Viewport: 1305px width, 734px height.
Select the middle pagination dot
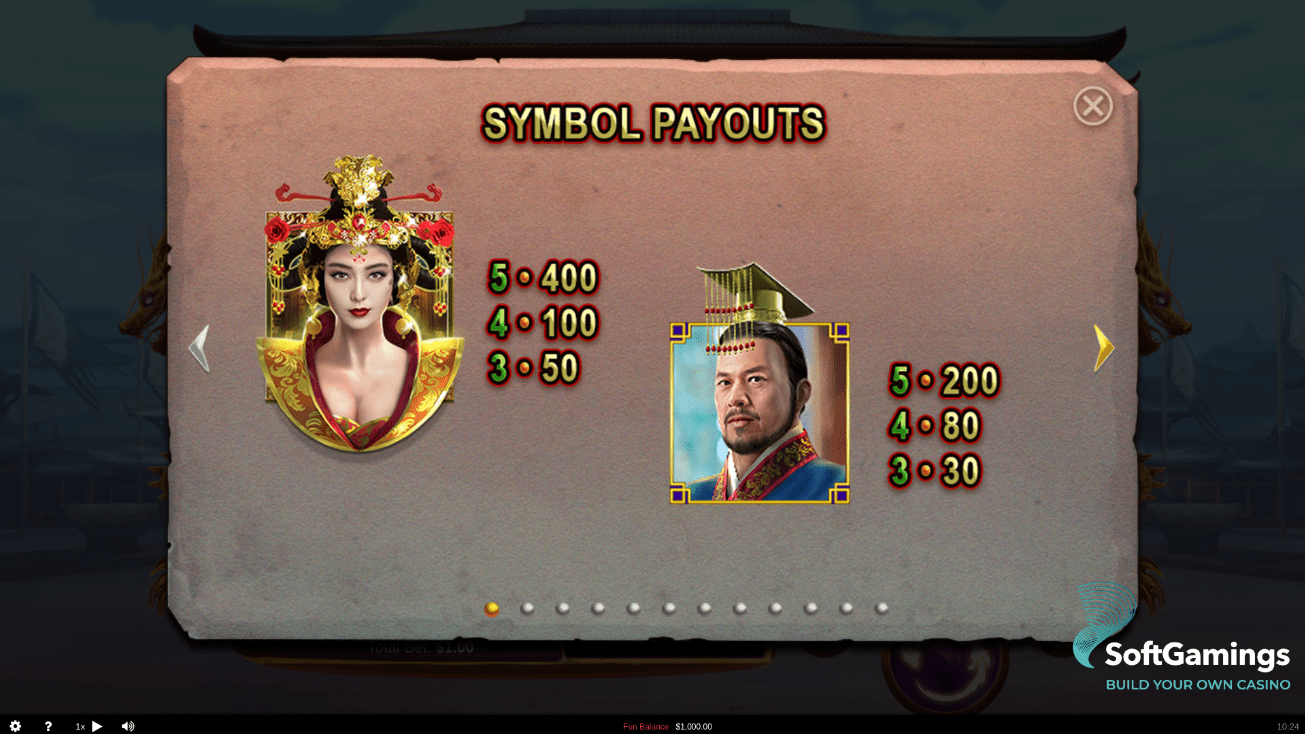[x=668, y=606]
